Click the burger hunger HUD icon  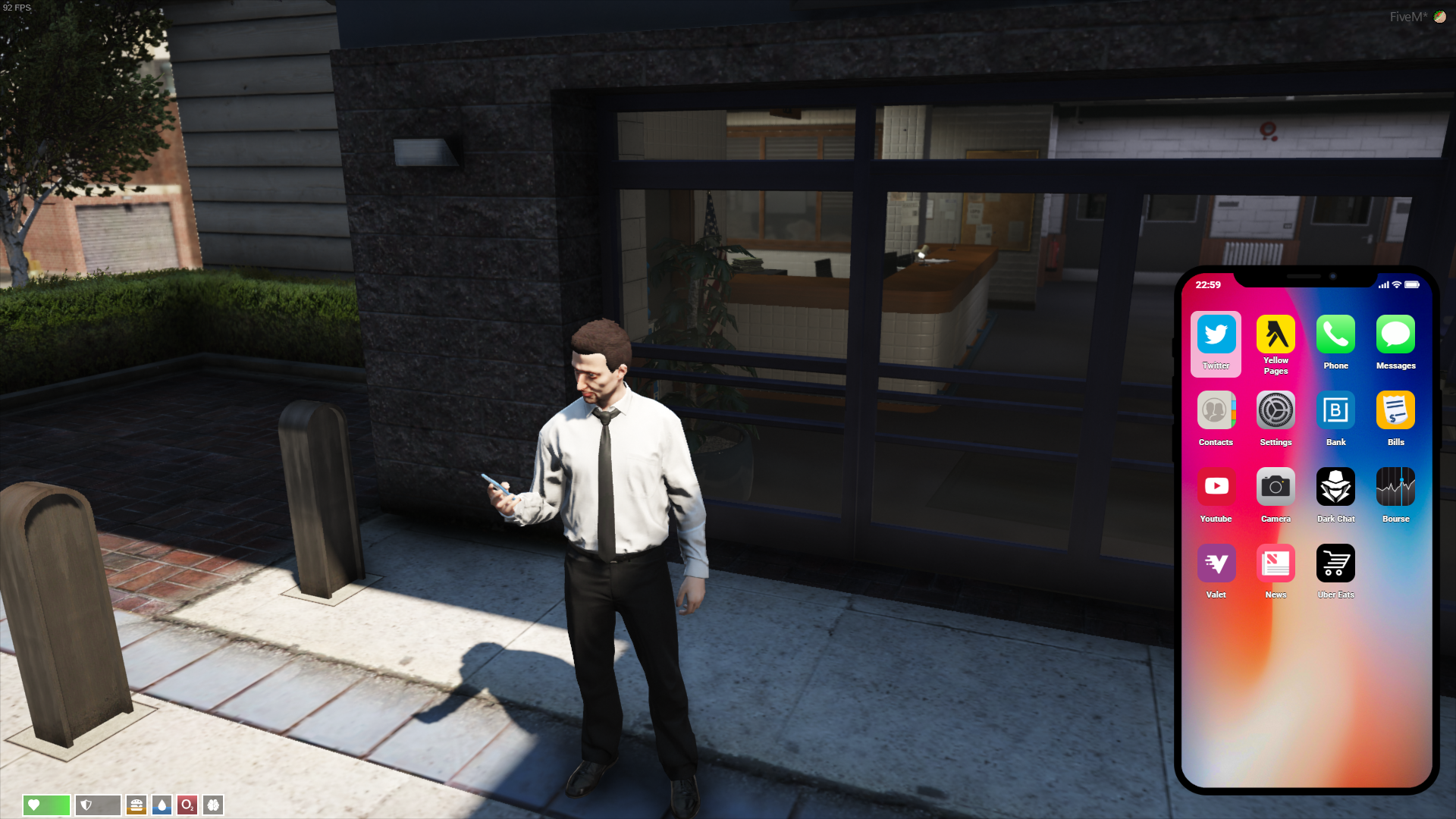(x=136, y=805)
